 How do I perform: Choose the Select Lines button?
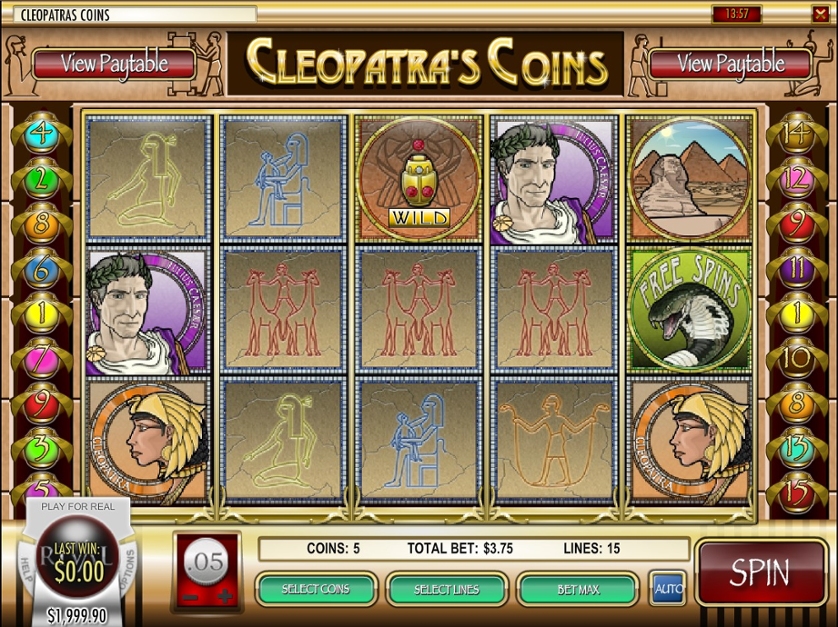[x=446, y=589]
